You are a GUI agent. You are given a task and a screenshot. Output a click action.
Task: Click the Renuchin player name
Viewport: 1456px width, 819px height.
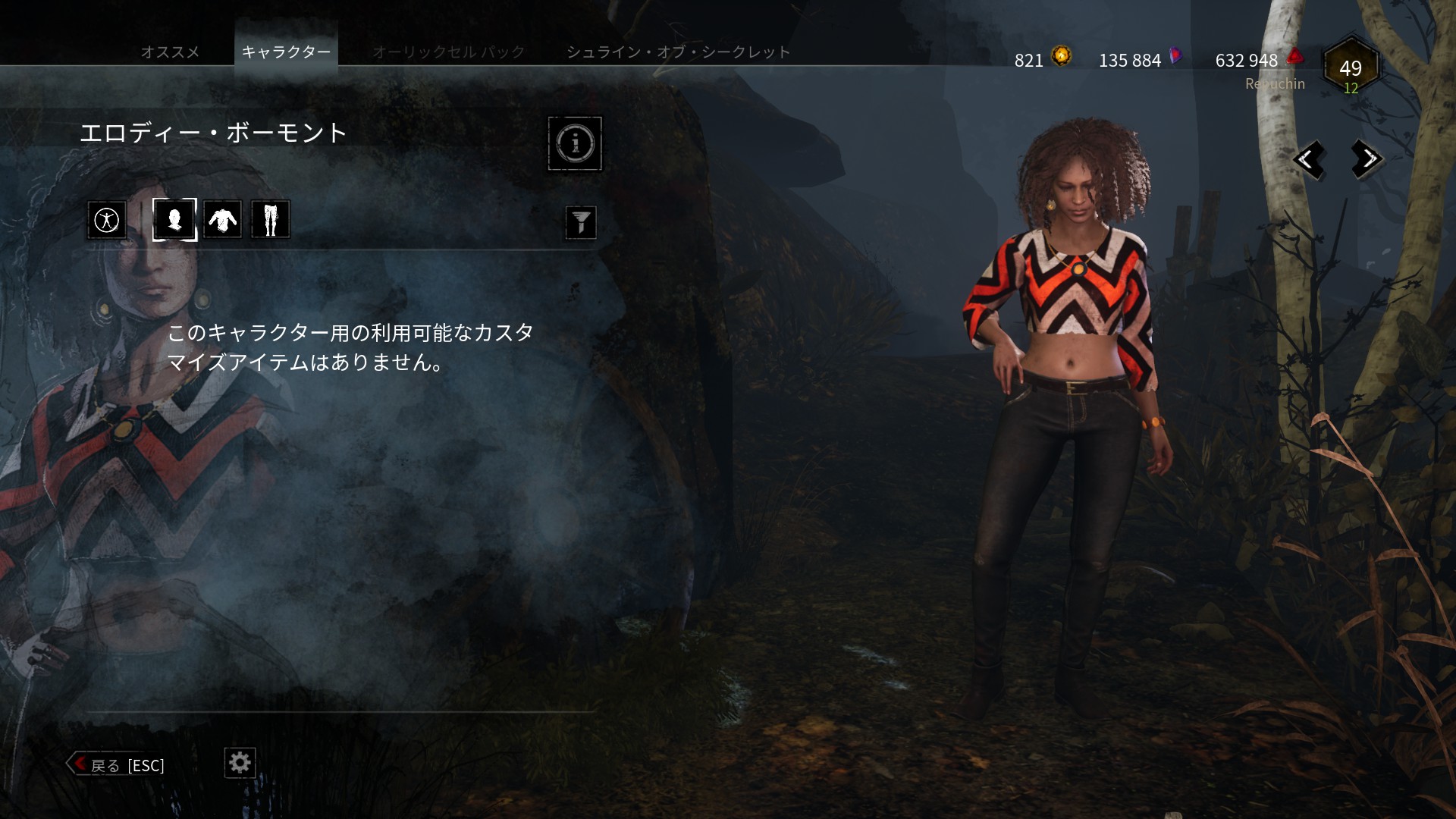(x=1274, y=83)
